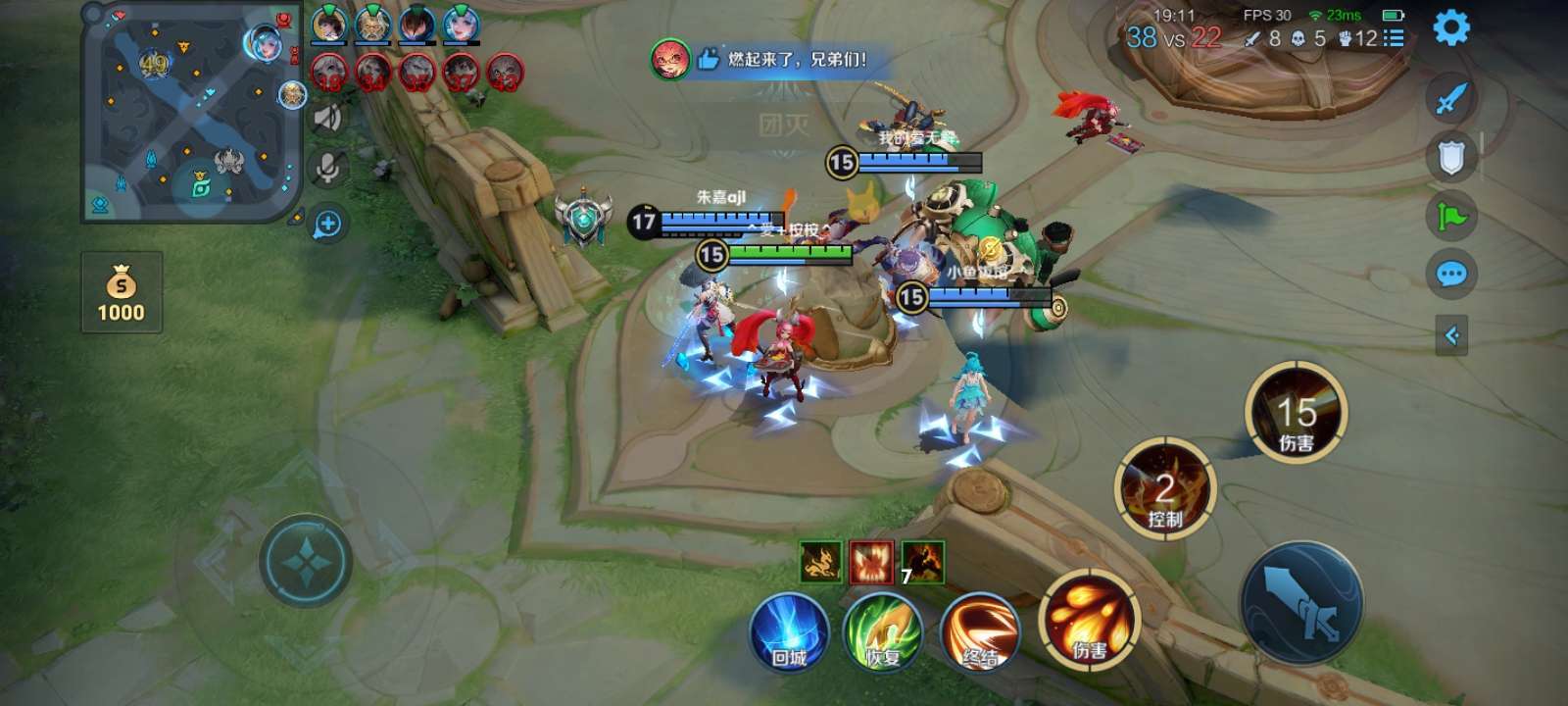Open the shop with 1000 gold

122,292
